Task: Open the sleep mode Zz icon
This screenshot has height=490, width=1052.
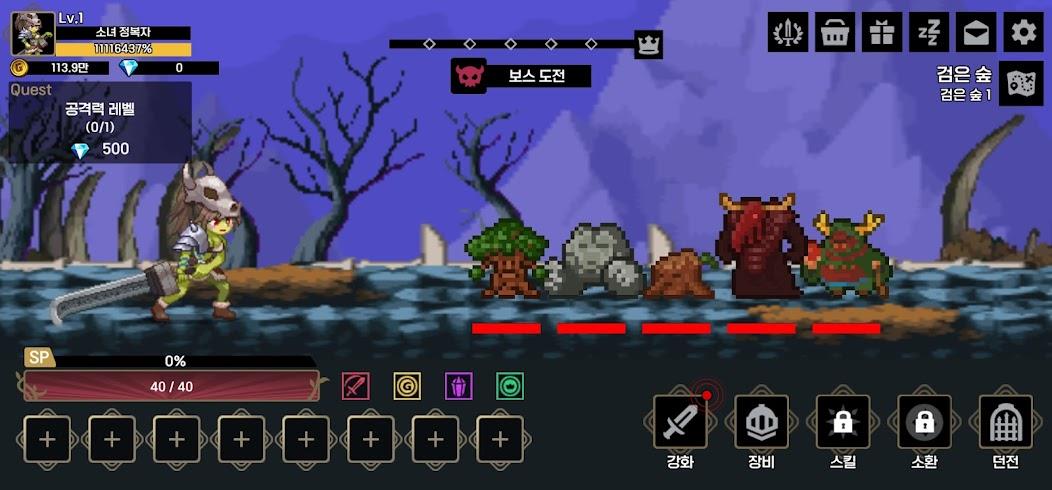Action: (929, 33)
